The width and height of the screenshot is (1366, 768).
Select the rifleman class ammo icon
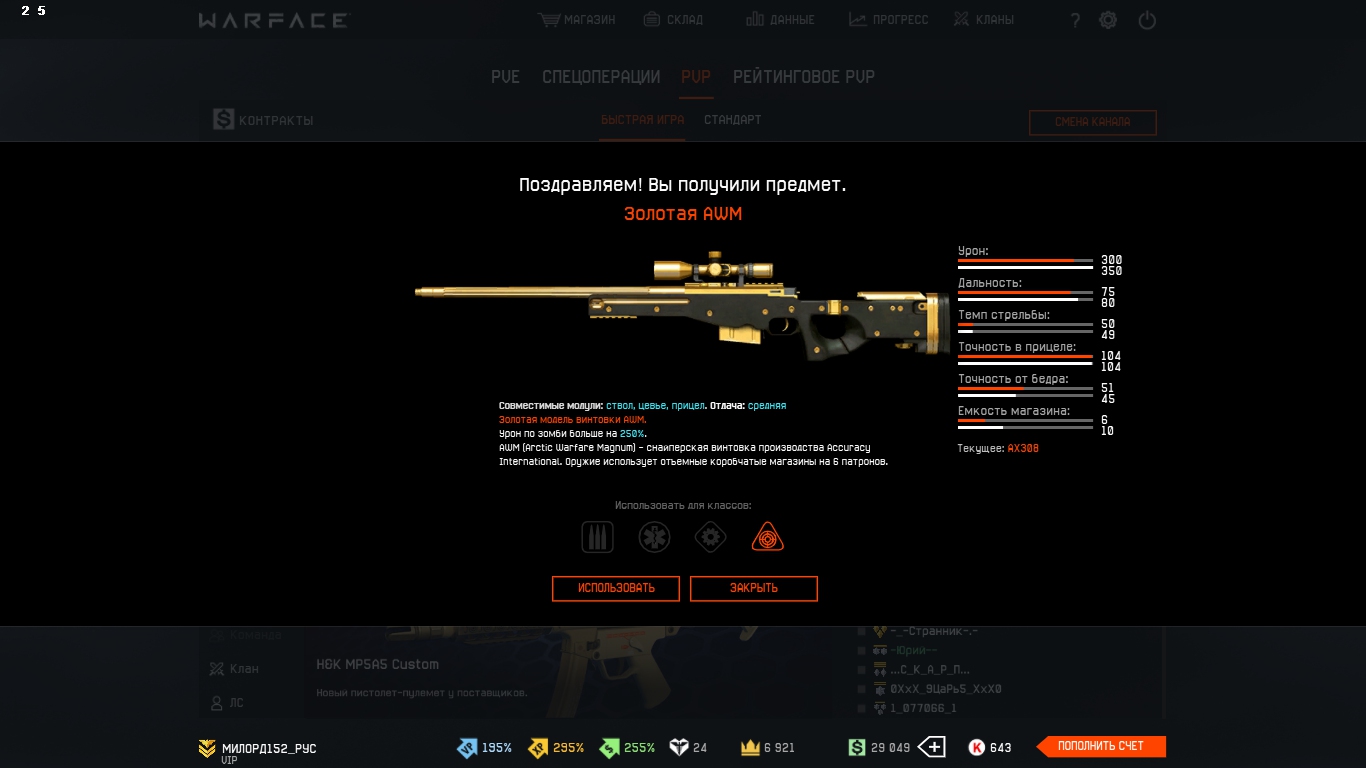[598, 537]
